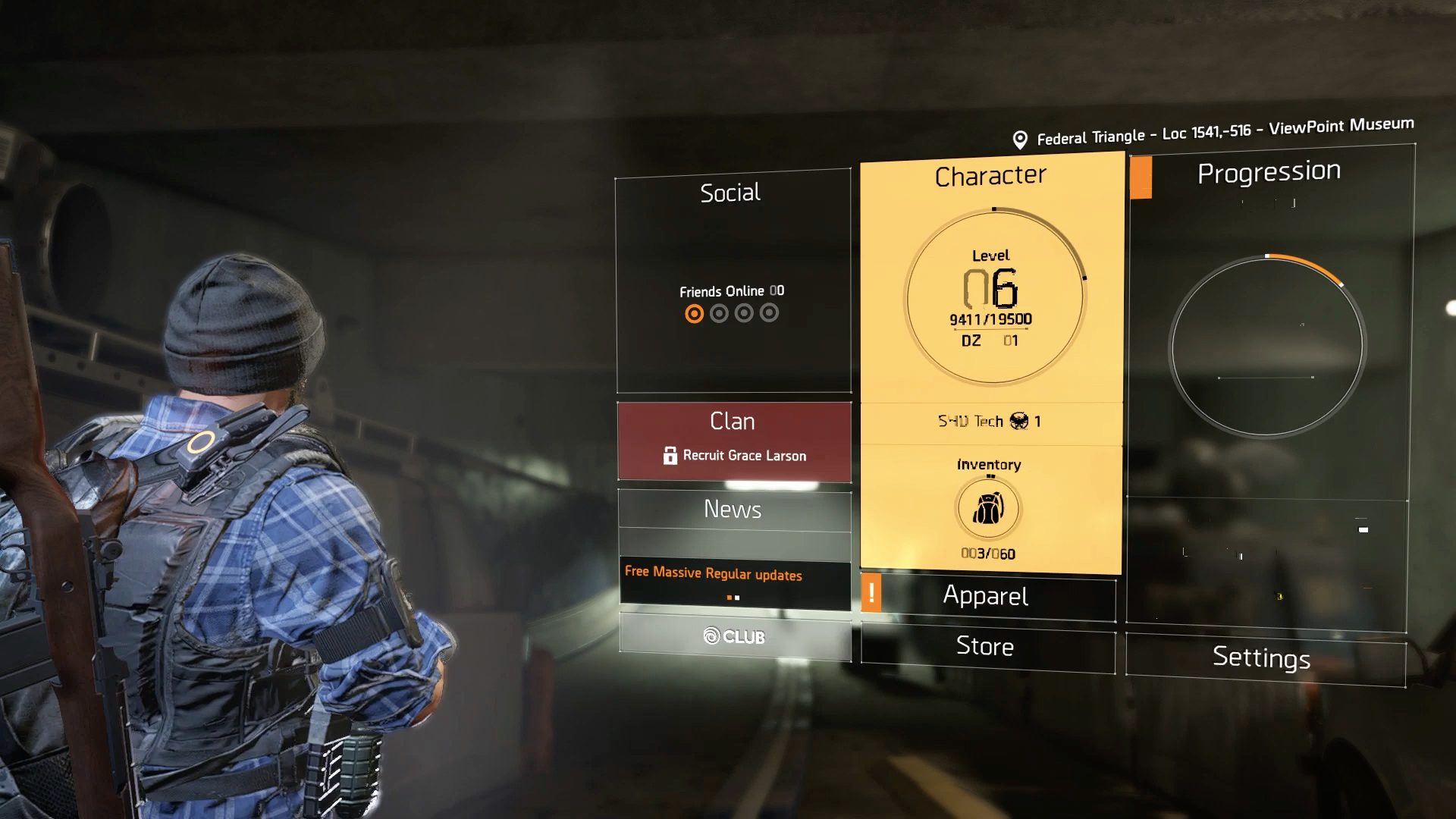Open the Settings menu

[1263, 657]
